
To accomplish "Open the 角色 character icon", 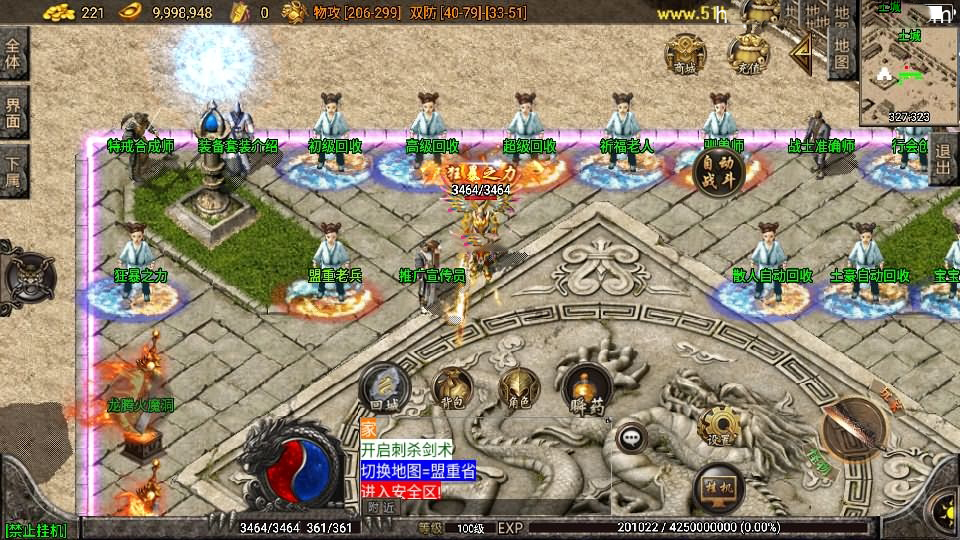I will [x=519, y=389].
